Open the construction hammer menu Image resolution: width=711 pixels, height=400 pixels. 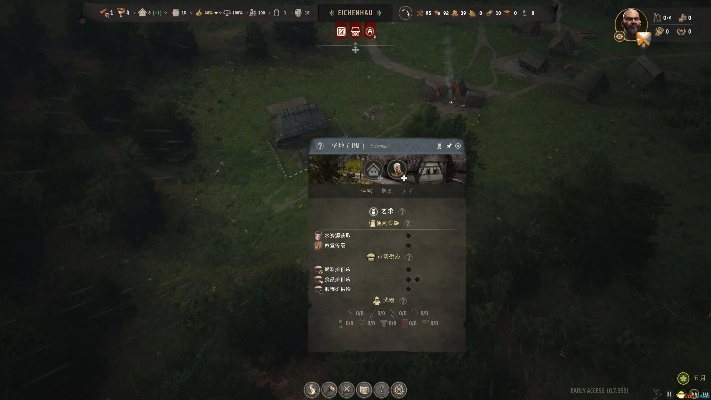[329, 389]
